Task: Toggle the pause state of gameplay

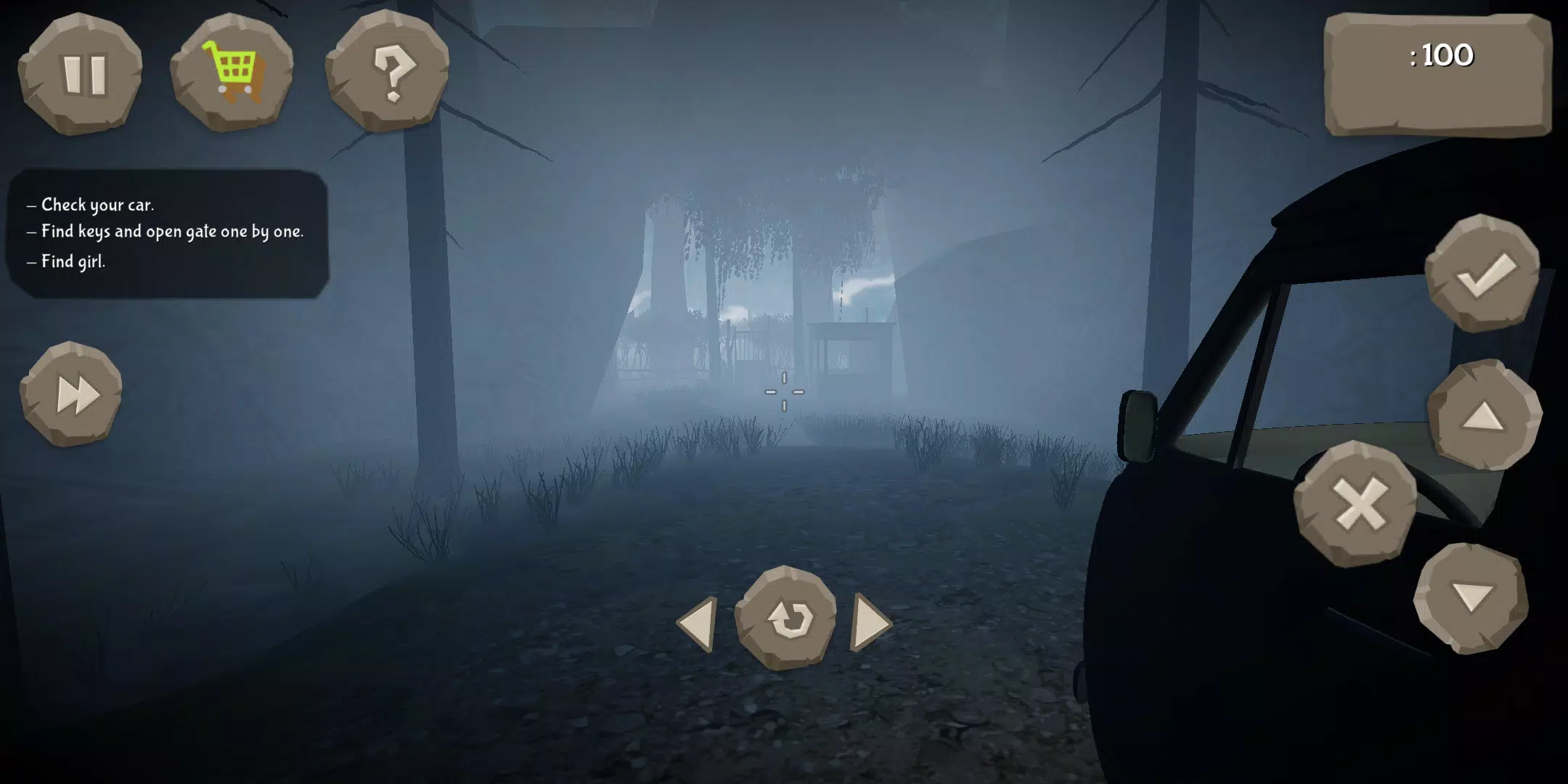Action: 83,75
